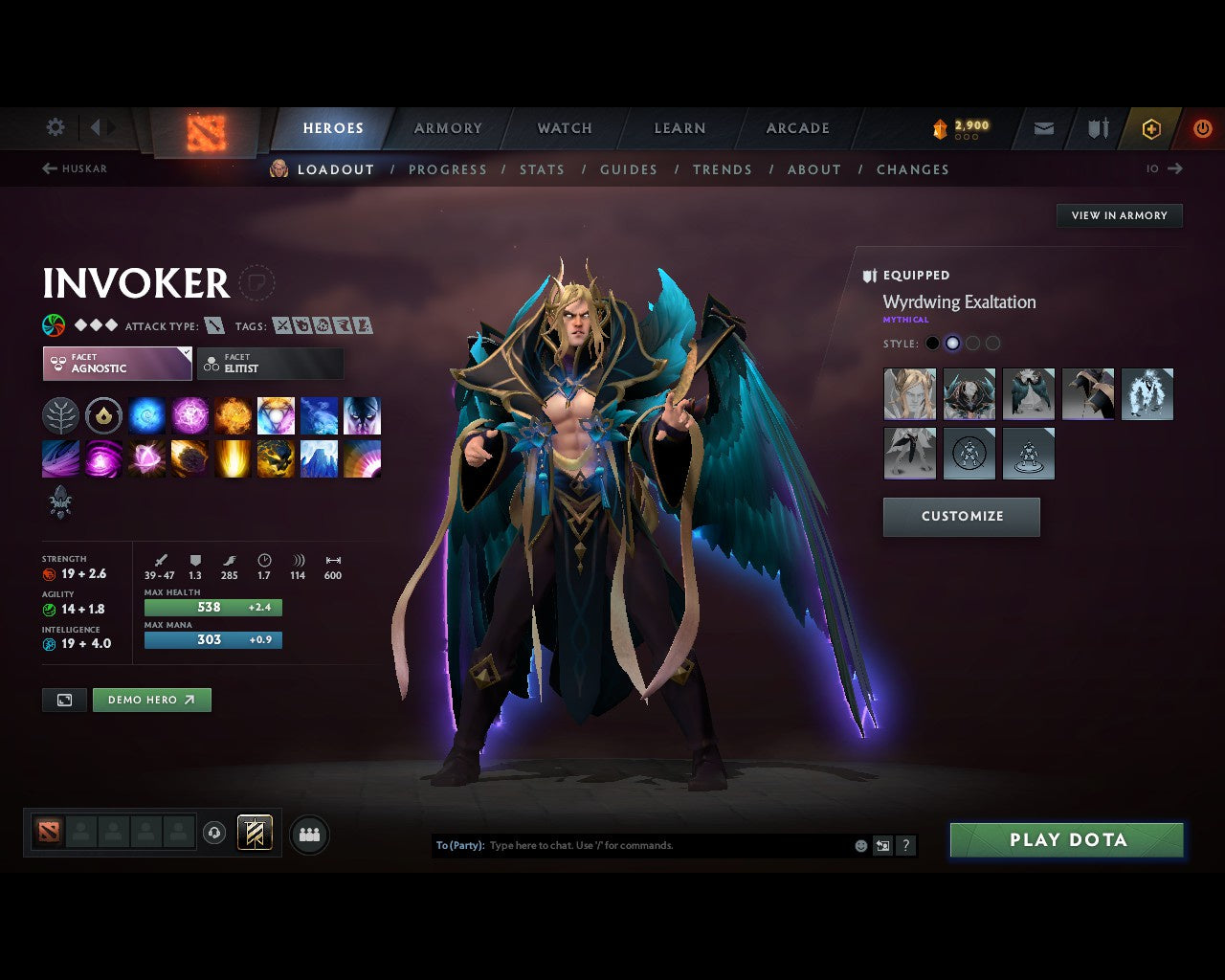Open Dota Plus via the gold hexagon icon
Image resolution: width=1225 pixels, height=980 pixels.
pyautogui.click(x=1151, y=127)
